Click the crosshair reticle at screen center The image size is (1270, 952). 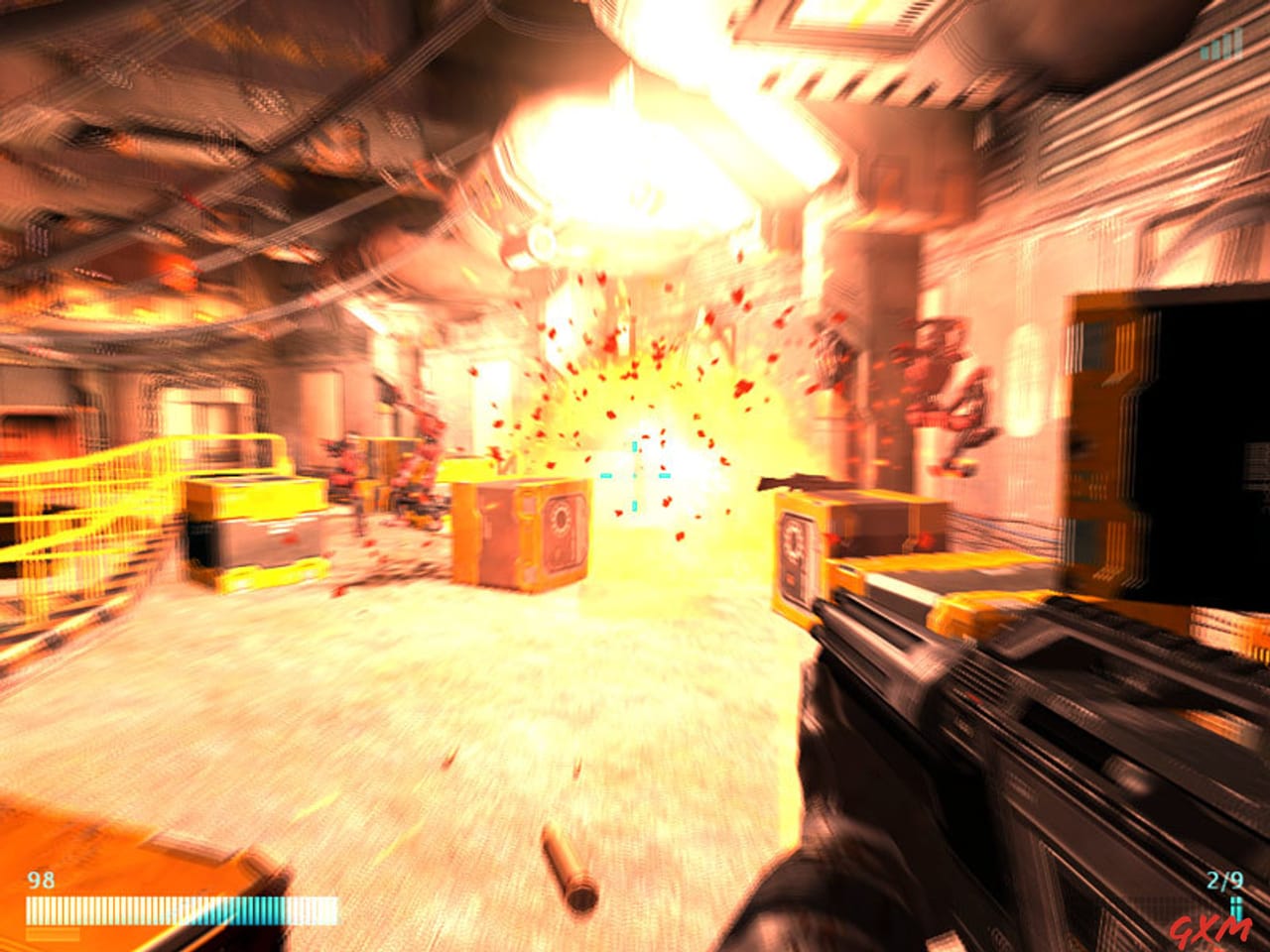click(x=633, y=476)
